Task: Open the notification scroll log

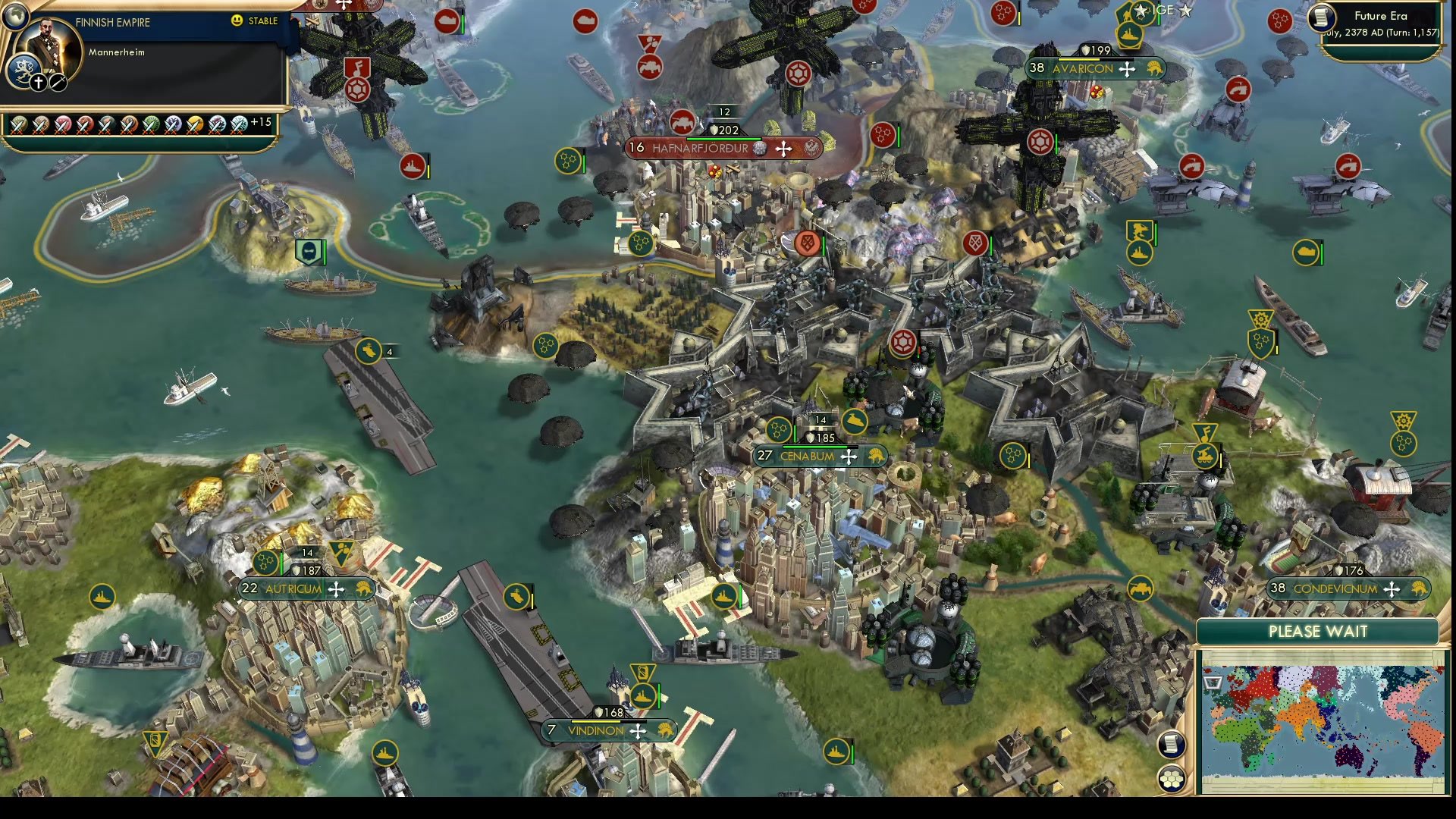Action: pos(1171,745)
